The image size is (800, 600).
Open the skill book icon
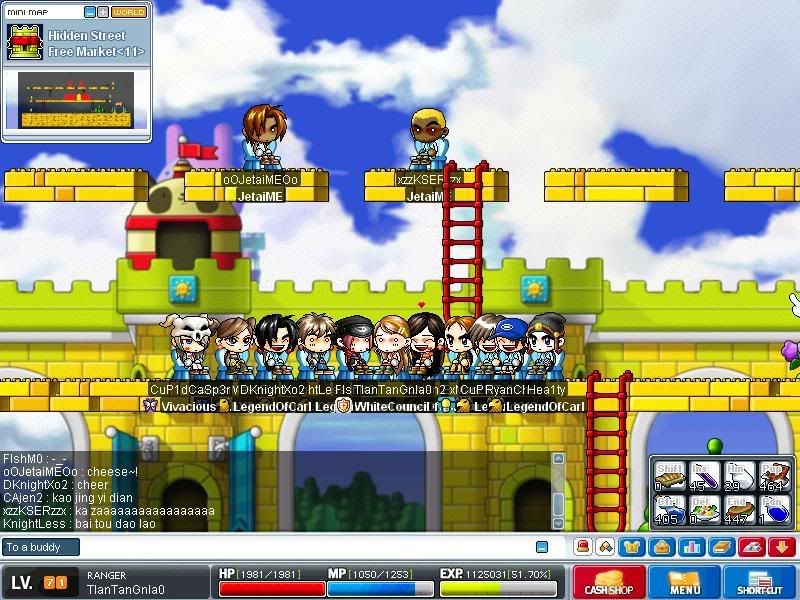coord(720,547)
